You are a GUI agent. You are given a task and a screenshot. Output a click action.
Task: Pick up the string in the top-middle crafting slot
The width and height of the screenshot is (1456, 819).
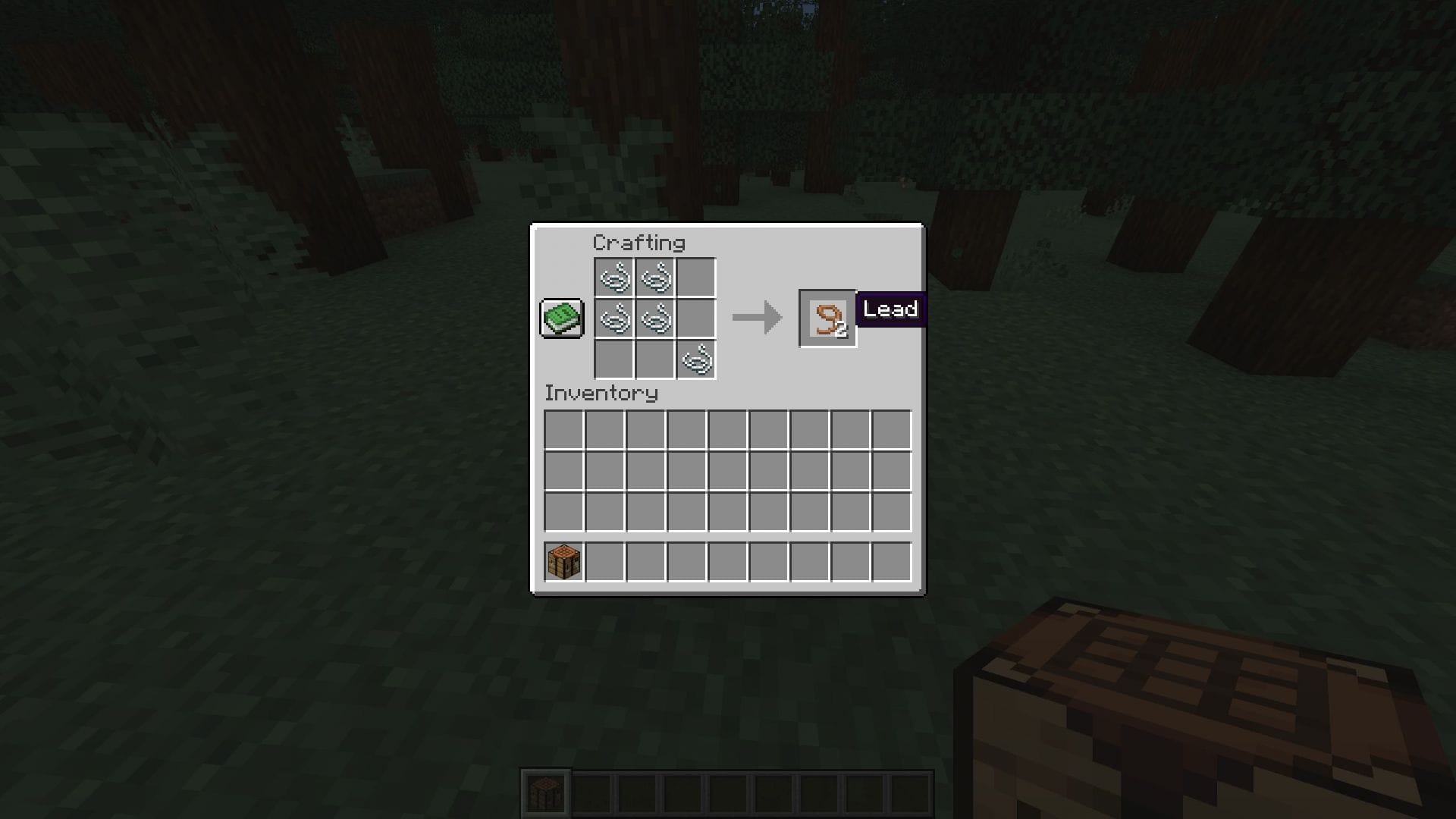[x=654, y=279]
